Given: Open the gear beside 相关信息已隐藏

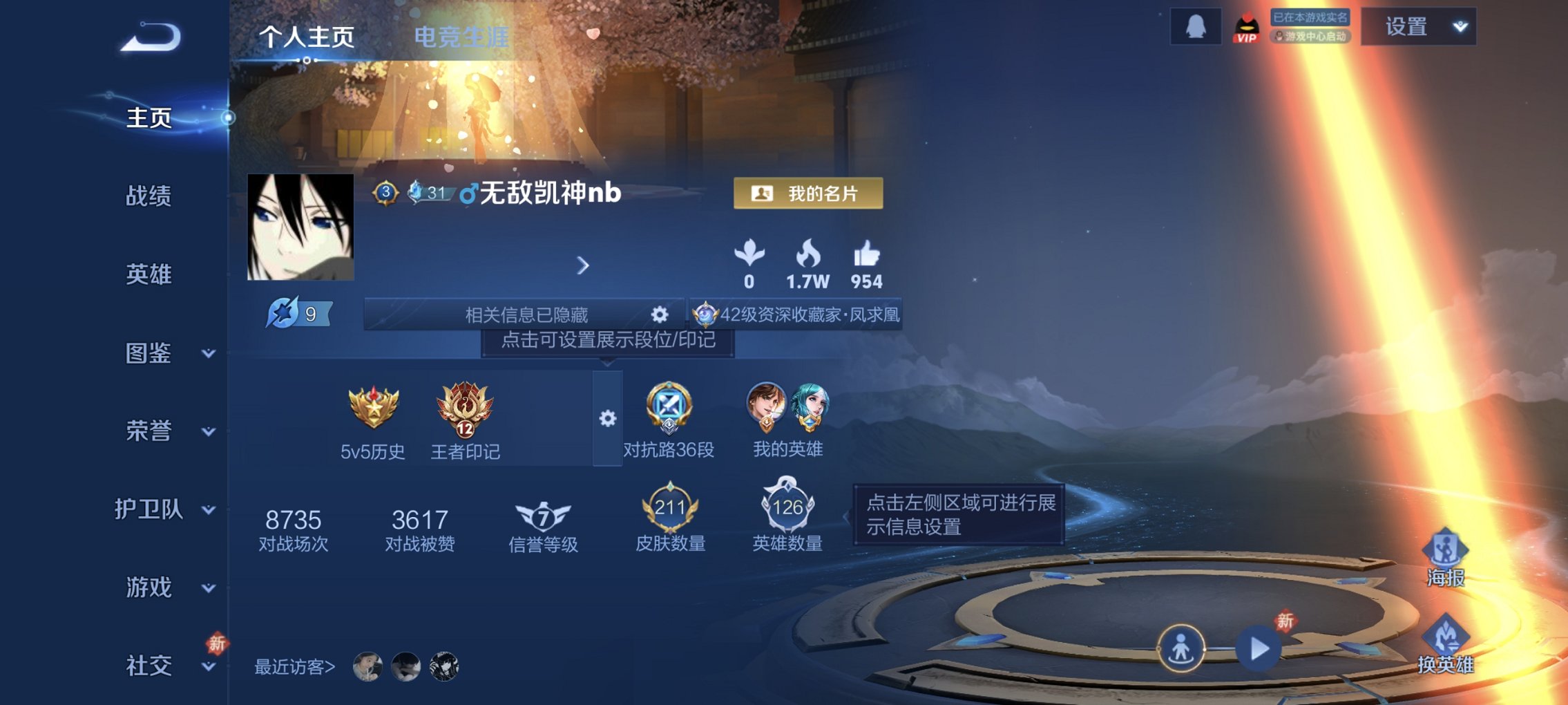Looking at the screenshot, I should 661,315.
